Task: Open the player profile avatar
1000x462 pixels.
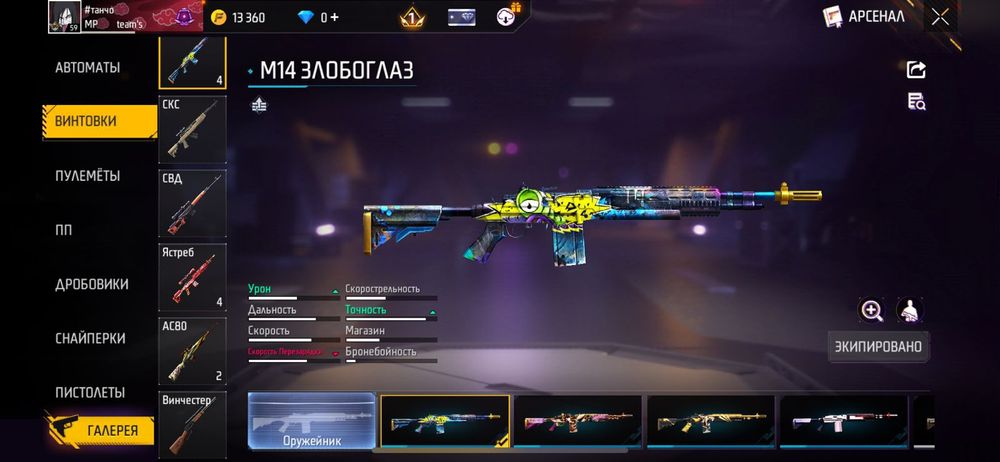Action: (x=64, y=16)
